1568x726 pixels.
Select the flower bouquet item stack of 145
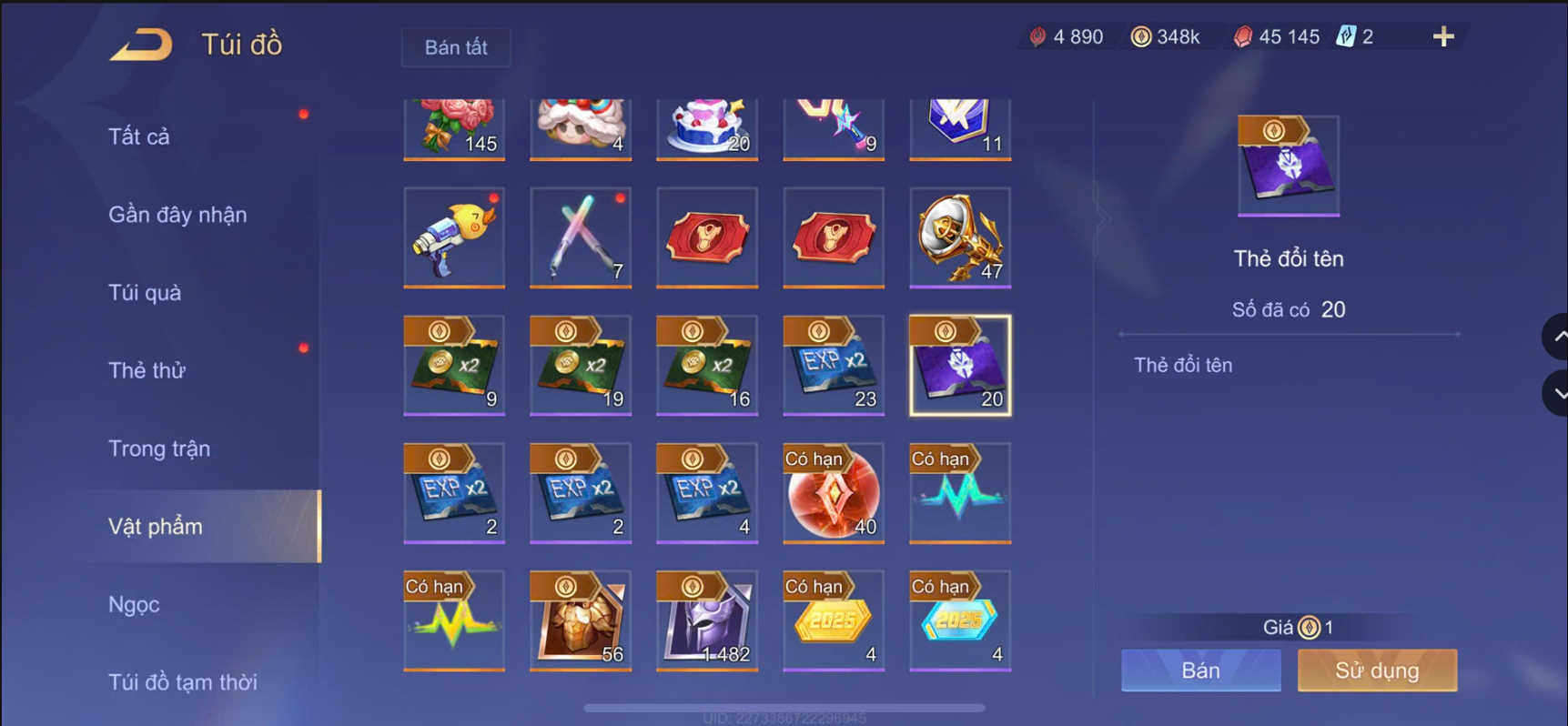coord(453,126)
